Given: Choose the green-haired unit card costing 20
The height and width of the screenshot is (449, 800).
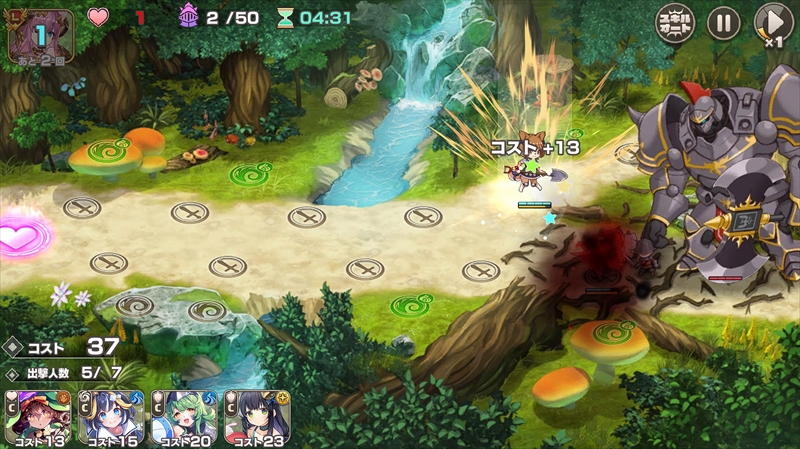Looking at the screenshot, I should [183, 418].
